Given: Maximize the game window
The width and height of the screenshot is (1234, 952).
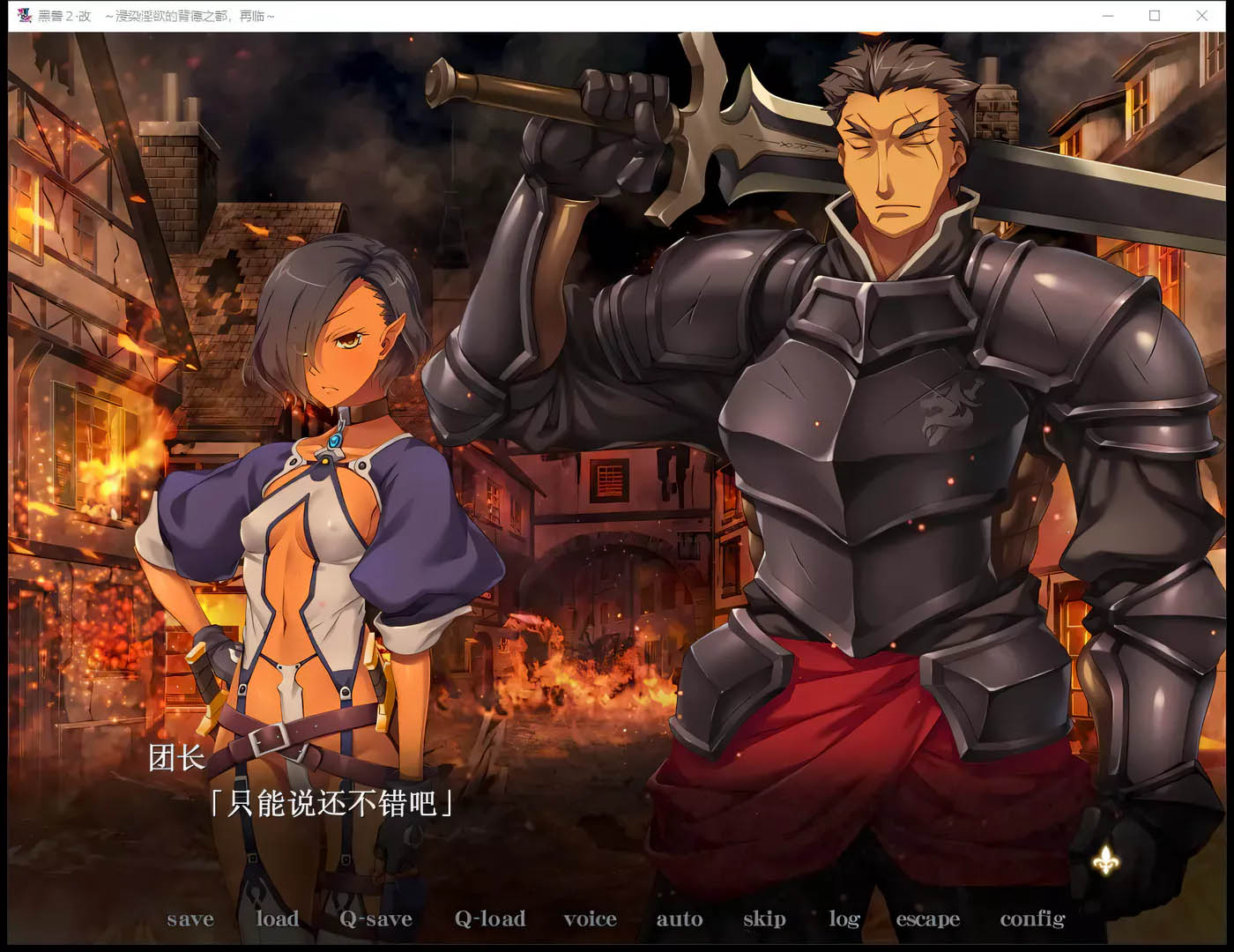Looking at the screenshot, I should [1155, 16].
